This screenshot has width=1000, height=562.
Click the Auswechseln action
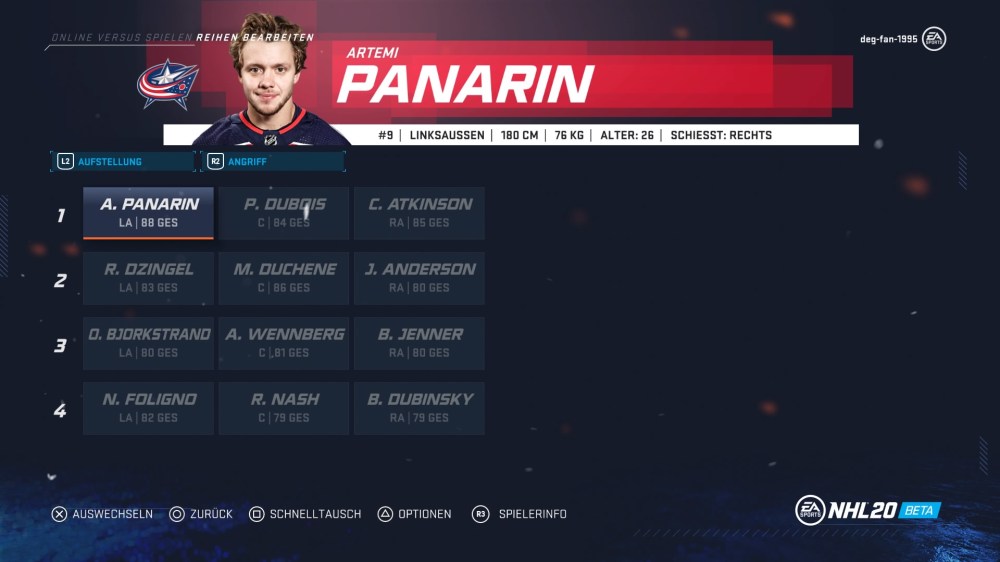click(x=102, y=514)
